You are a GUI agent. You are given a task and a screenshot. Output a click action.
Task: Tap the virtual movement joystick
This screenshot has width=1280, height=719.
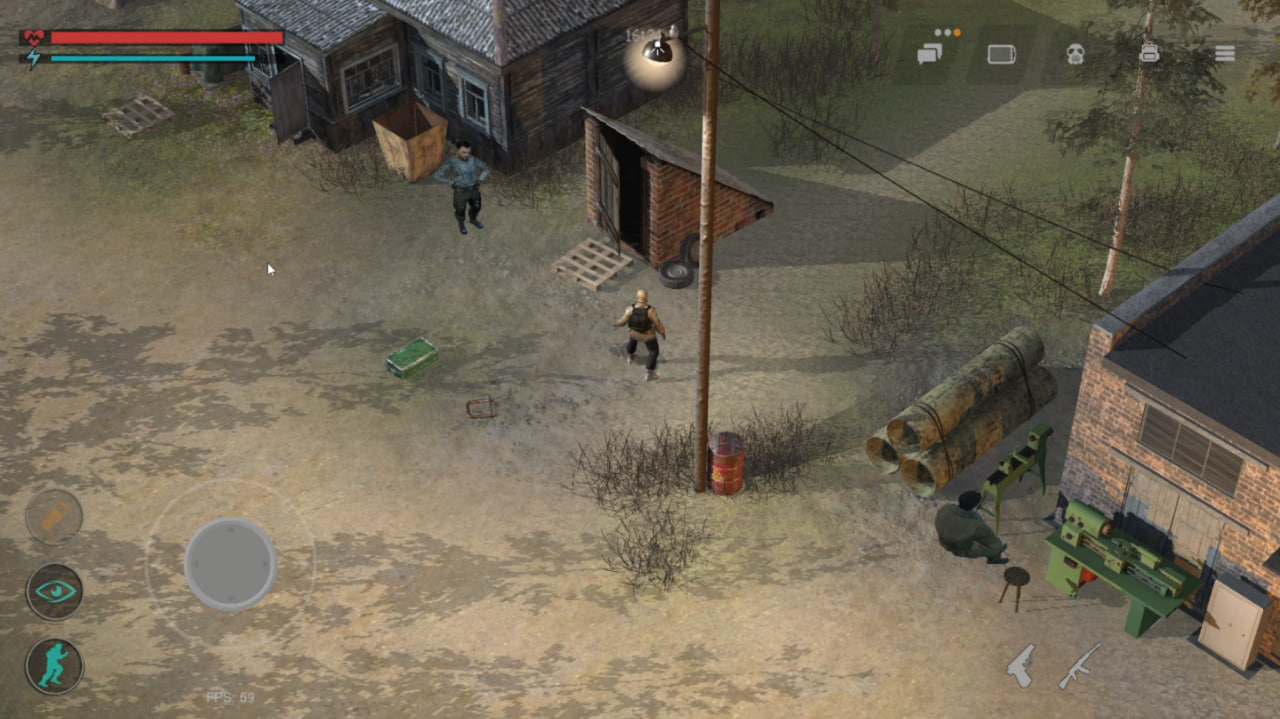230,564
